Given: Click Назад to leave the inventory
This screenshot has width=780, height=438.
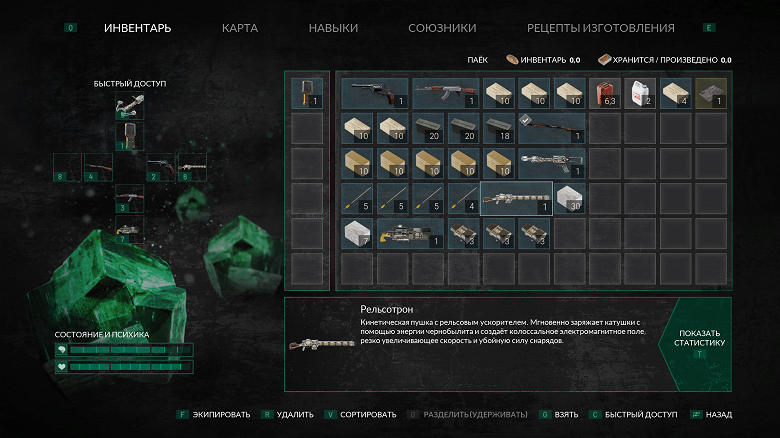Looking at the screenshot, I should (x=717, y=414).
